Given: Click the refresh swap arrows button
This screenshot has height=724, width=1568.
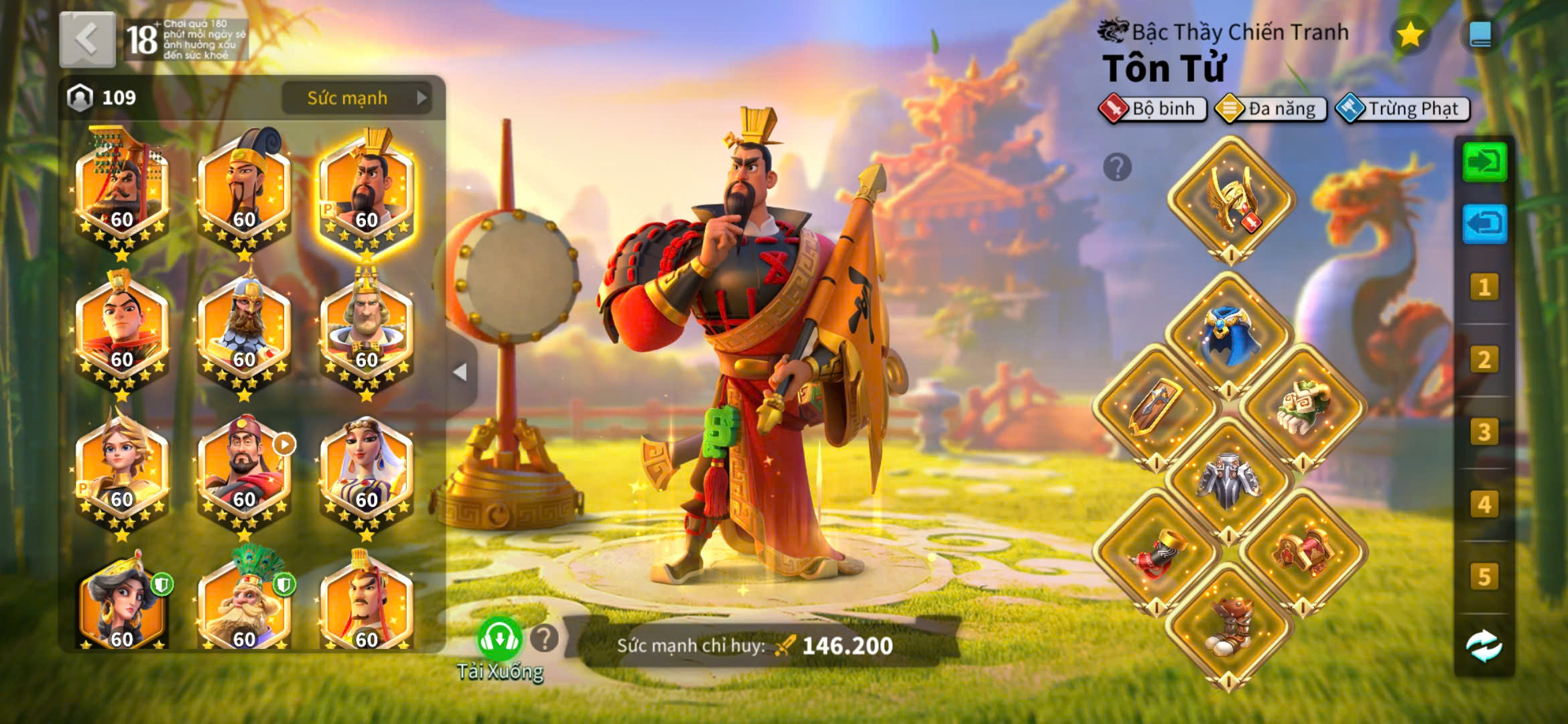Looking at the screenshot, I should pos(1484,646).
